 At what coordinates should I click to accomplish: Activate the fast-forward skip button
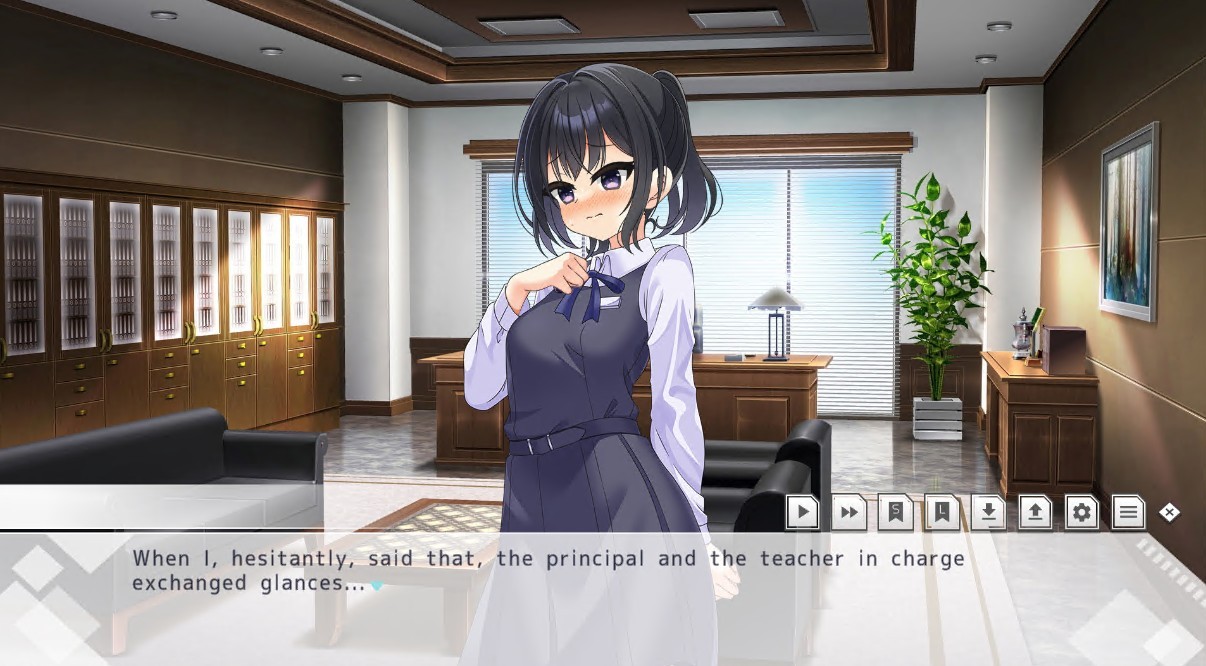(849, 513)
